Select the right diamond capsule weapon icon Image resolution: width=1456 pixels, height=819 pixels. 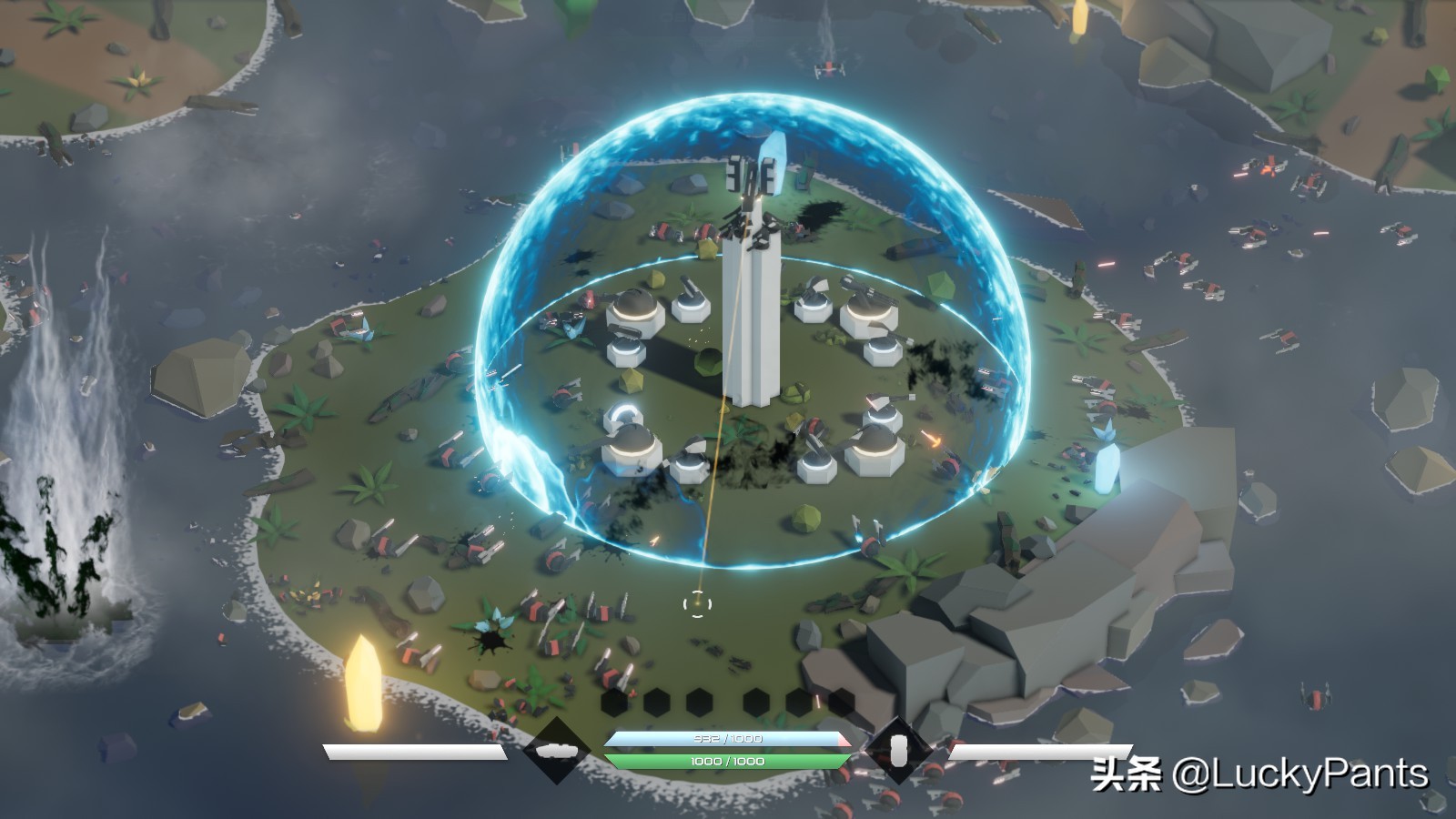[898, 751]
